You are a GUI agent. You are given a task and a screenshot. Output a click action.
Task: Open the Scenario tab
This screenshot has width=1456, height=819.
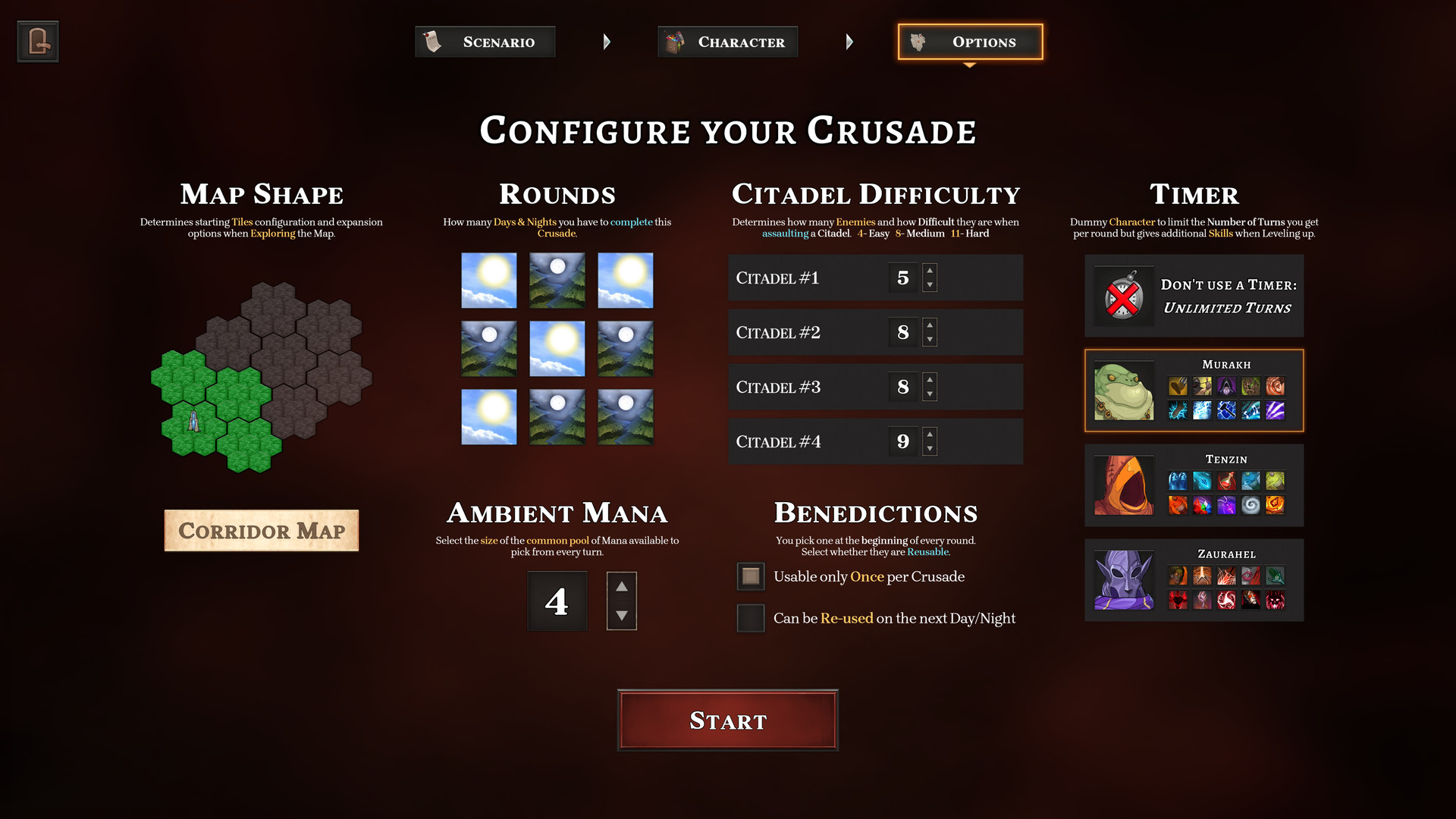pyautogui.click(x=485, y=42)
